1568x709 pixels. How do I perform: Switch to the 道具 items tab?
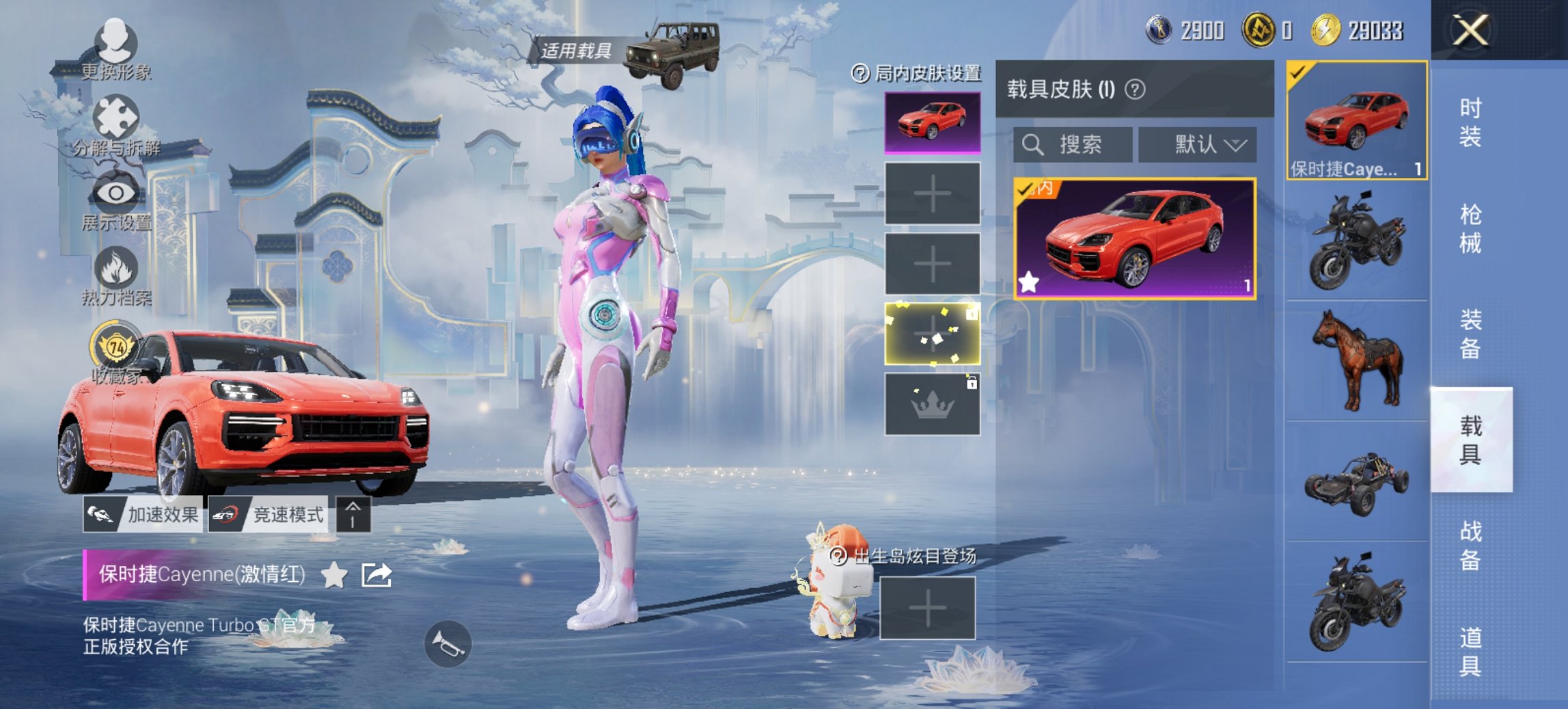click(1470, 652)
